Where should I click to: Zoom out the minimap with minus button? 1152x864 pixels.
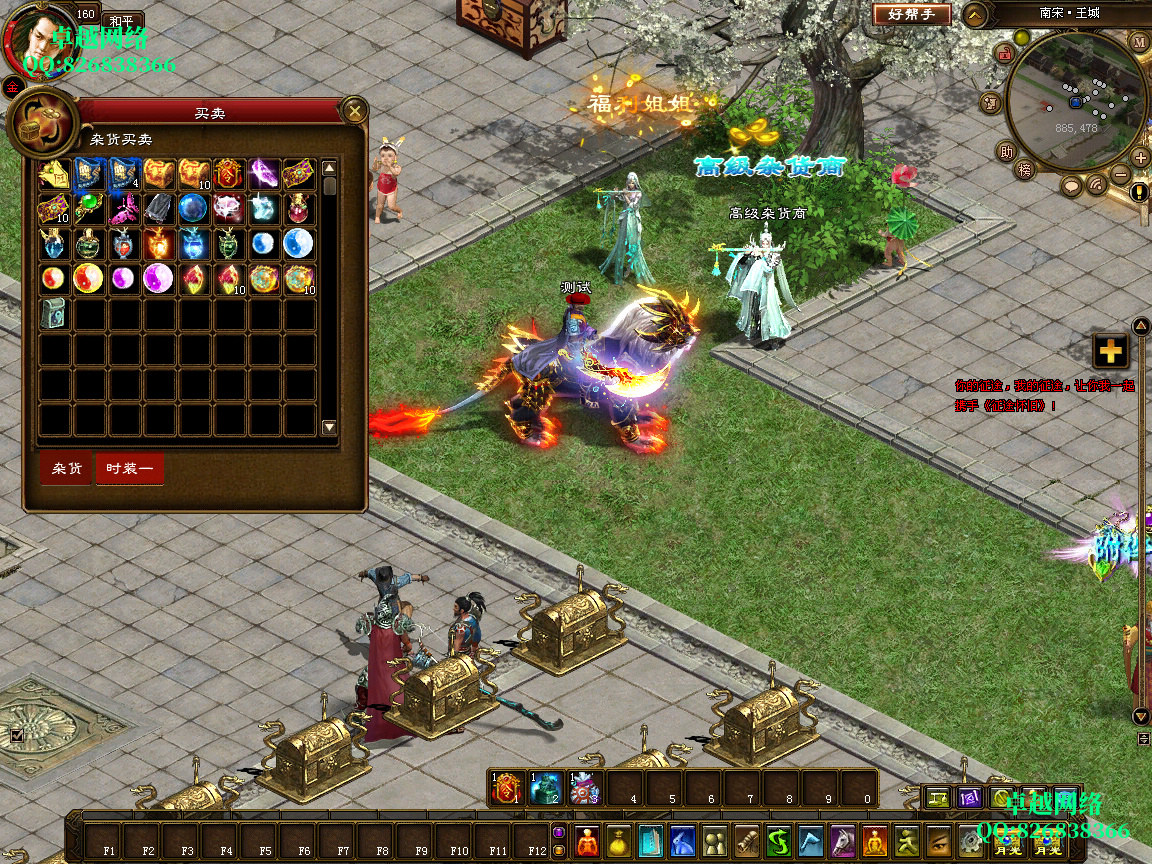1119,177
